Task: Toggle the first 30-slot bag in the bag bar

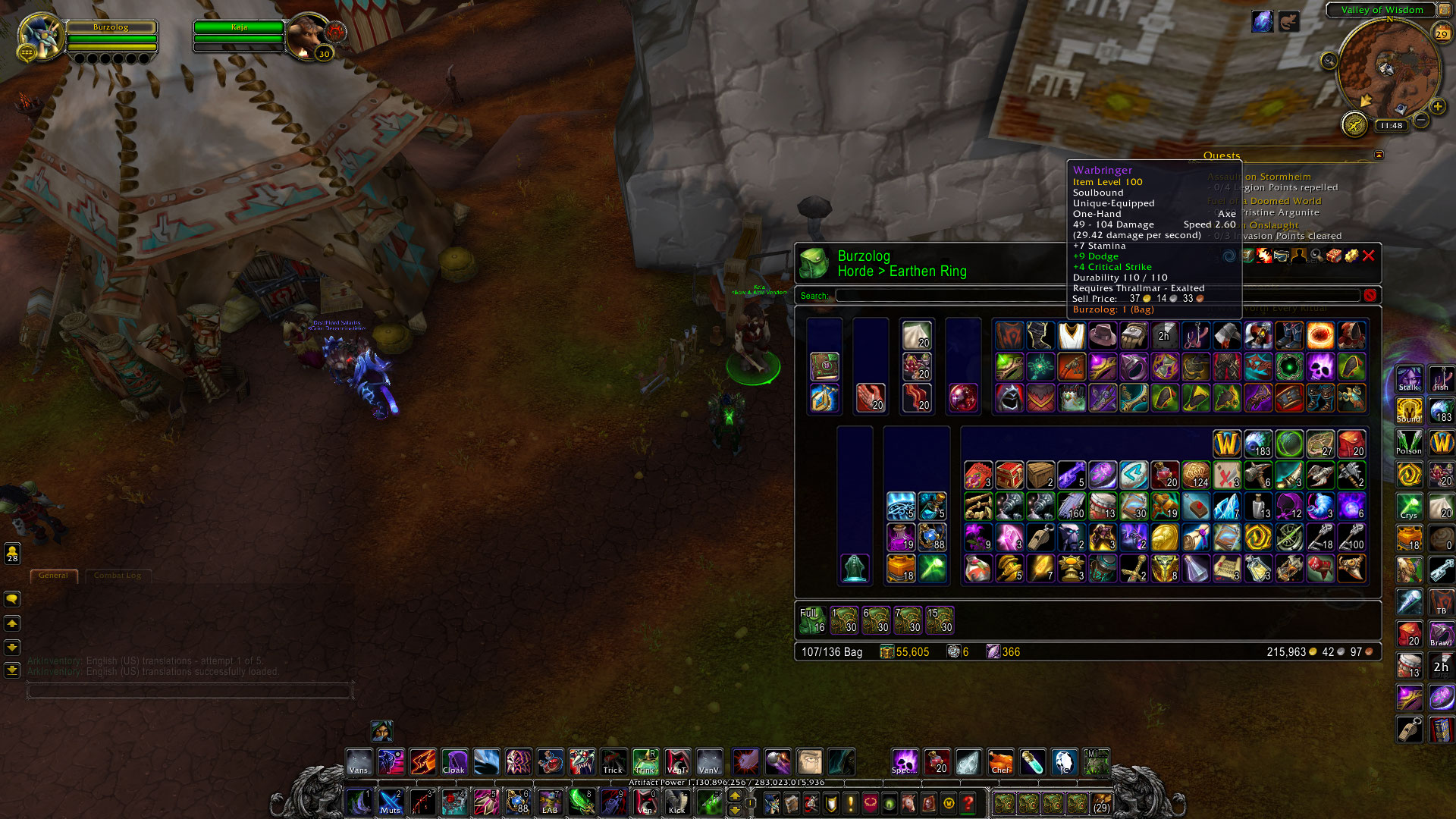Action: [x=844, y=619]
